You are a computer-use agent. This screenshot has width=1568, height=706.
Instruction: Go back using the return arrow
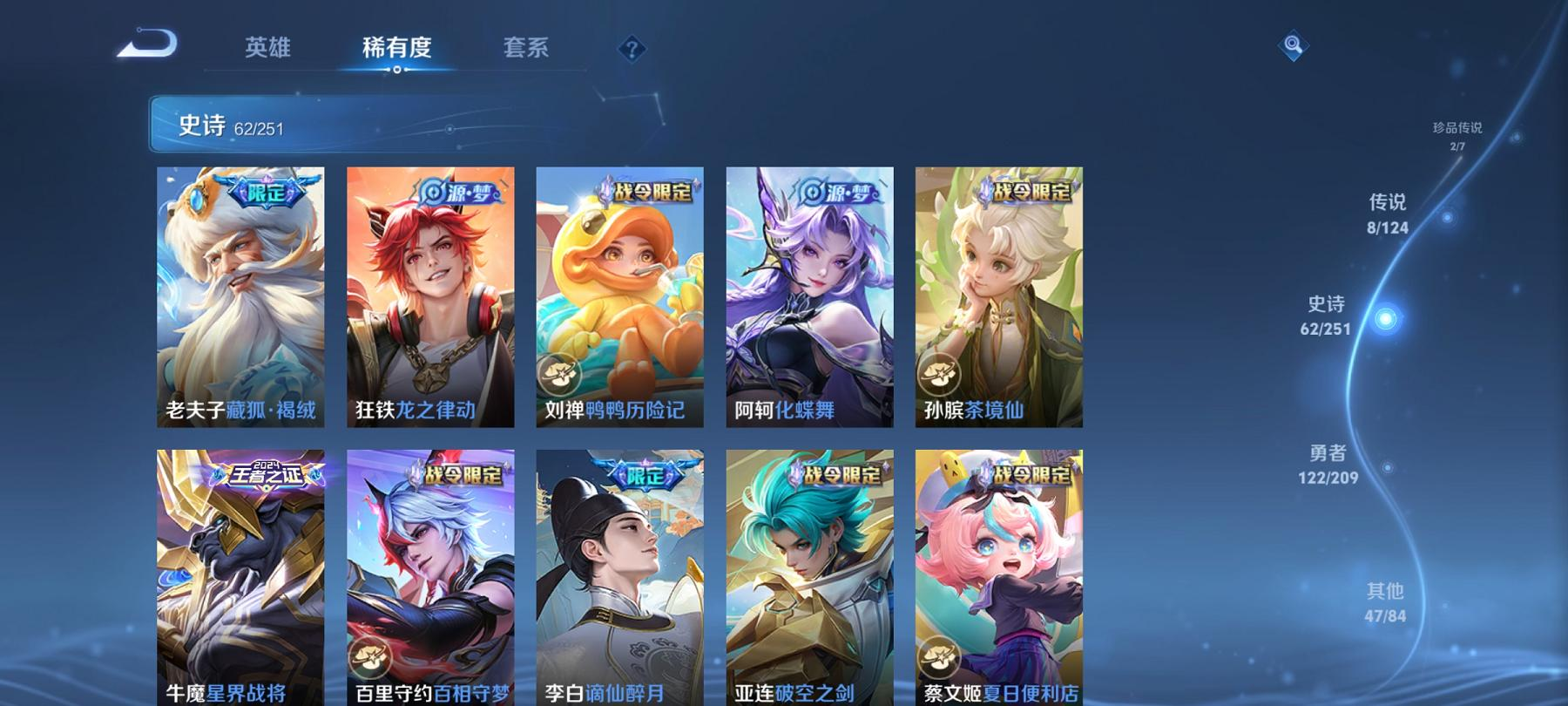coord(147,44)
